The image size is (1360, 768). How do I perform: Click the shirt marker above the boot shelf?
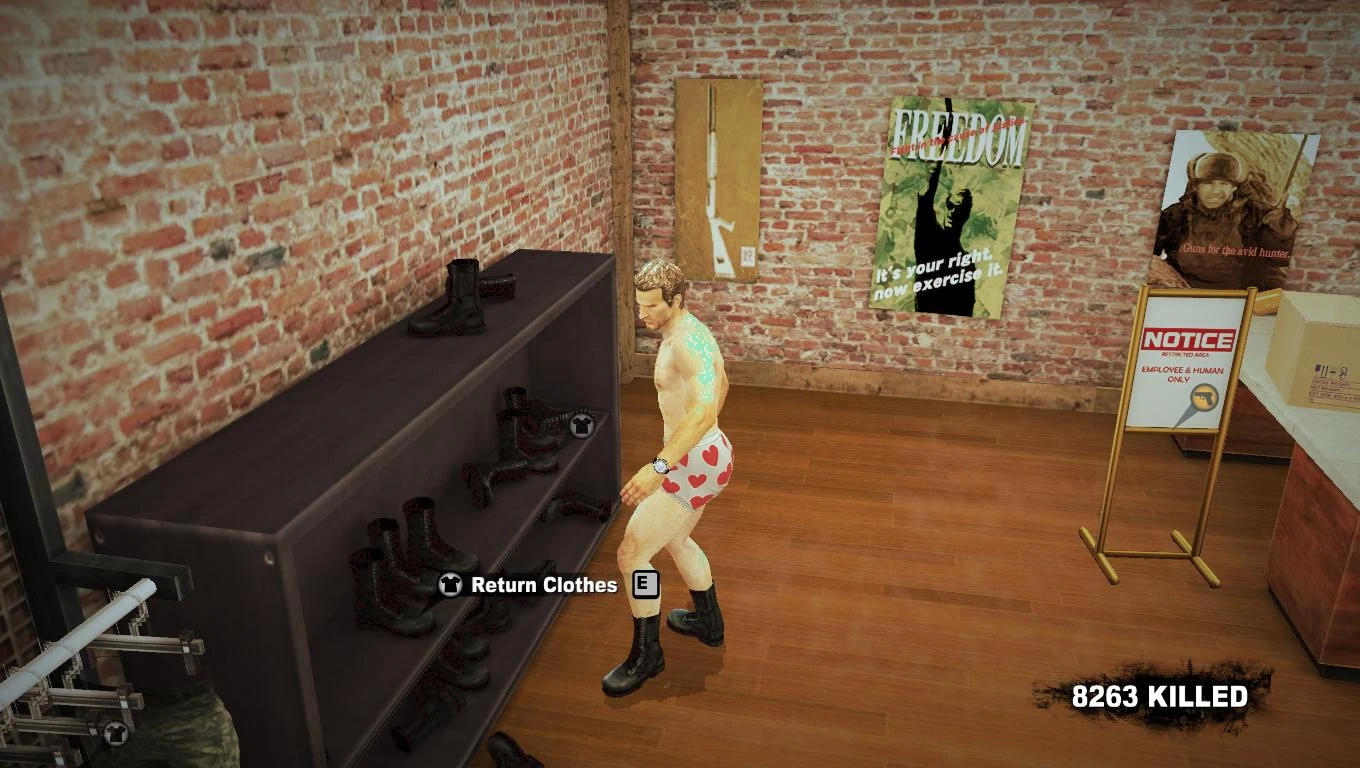pos(581,425)
